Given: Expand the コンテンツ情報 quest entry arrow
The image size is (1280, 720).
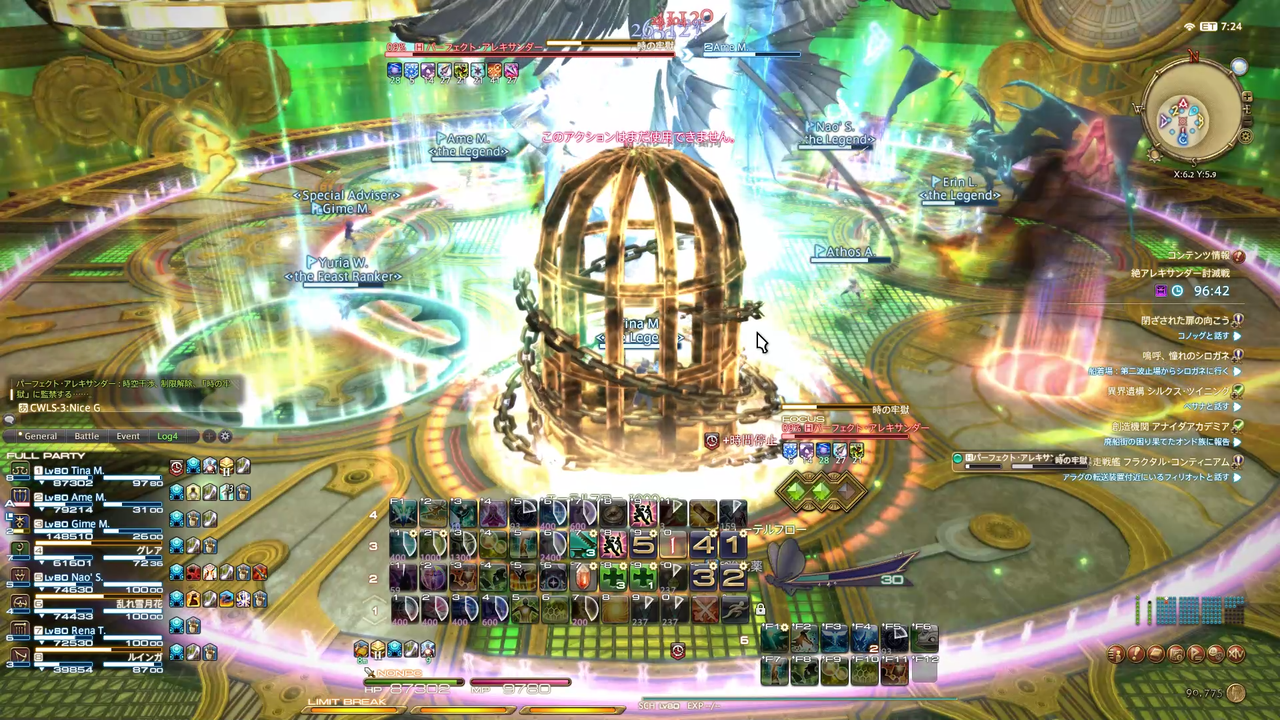Looking at the screenshot, I should (x=1239, y=256).
